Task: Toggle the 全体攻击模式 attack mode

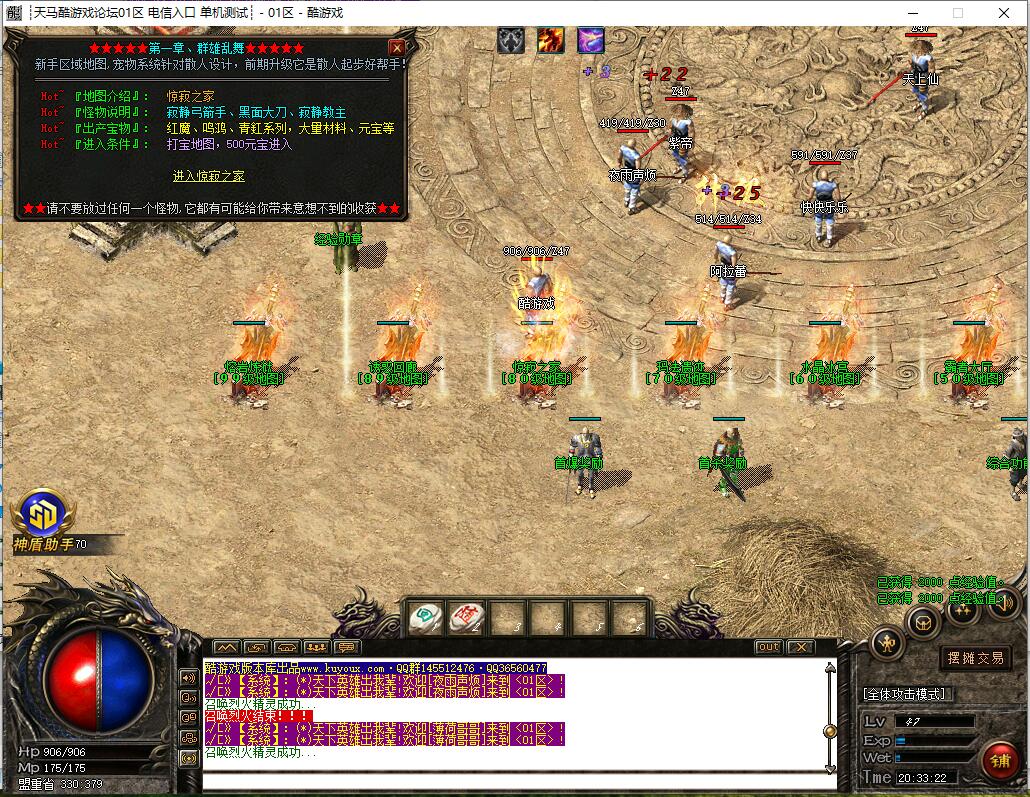Action: click(x=907, y=693)
